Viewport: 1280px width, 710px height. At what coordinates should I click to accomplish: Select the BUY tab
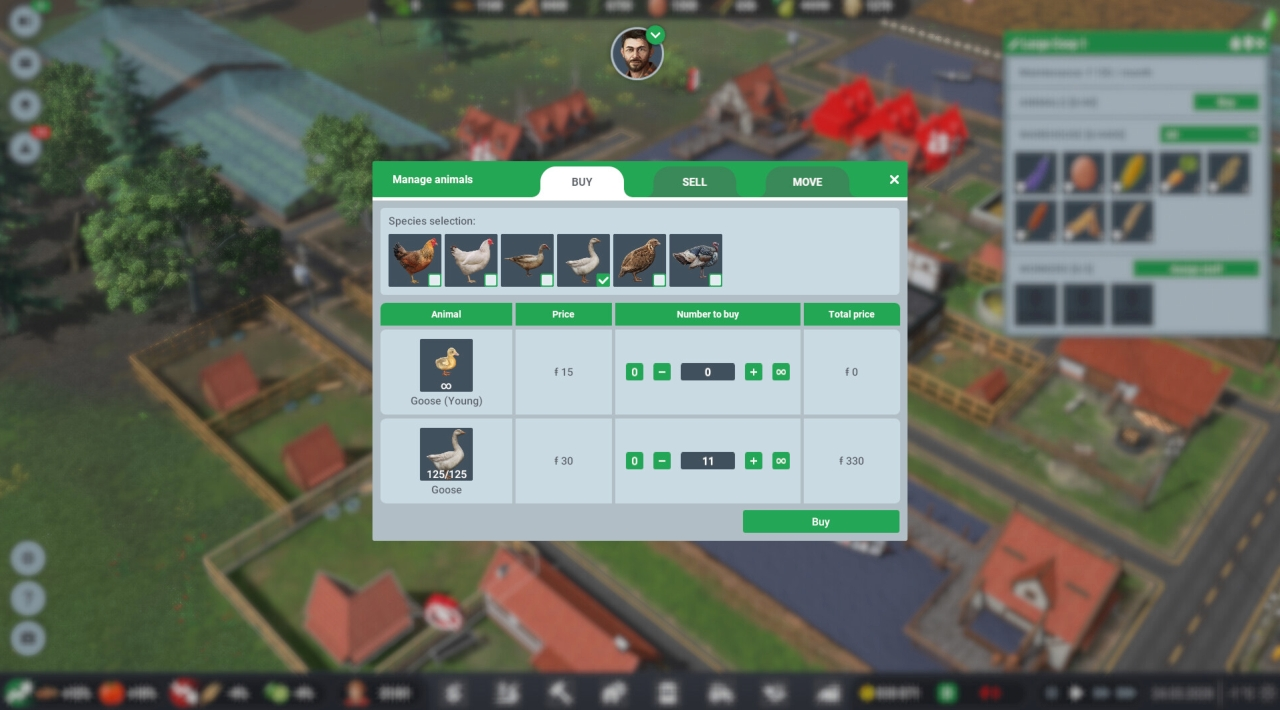tap(582, 182)
